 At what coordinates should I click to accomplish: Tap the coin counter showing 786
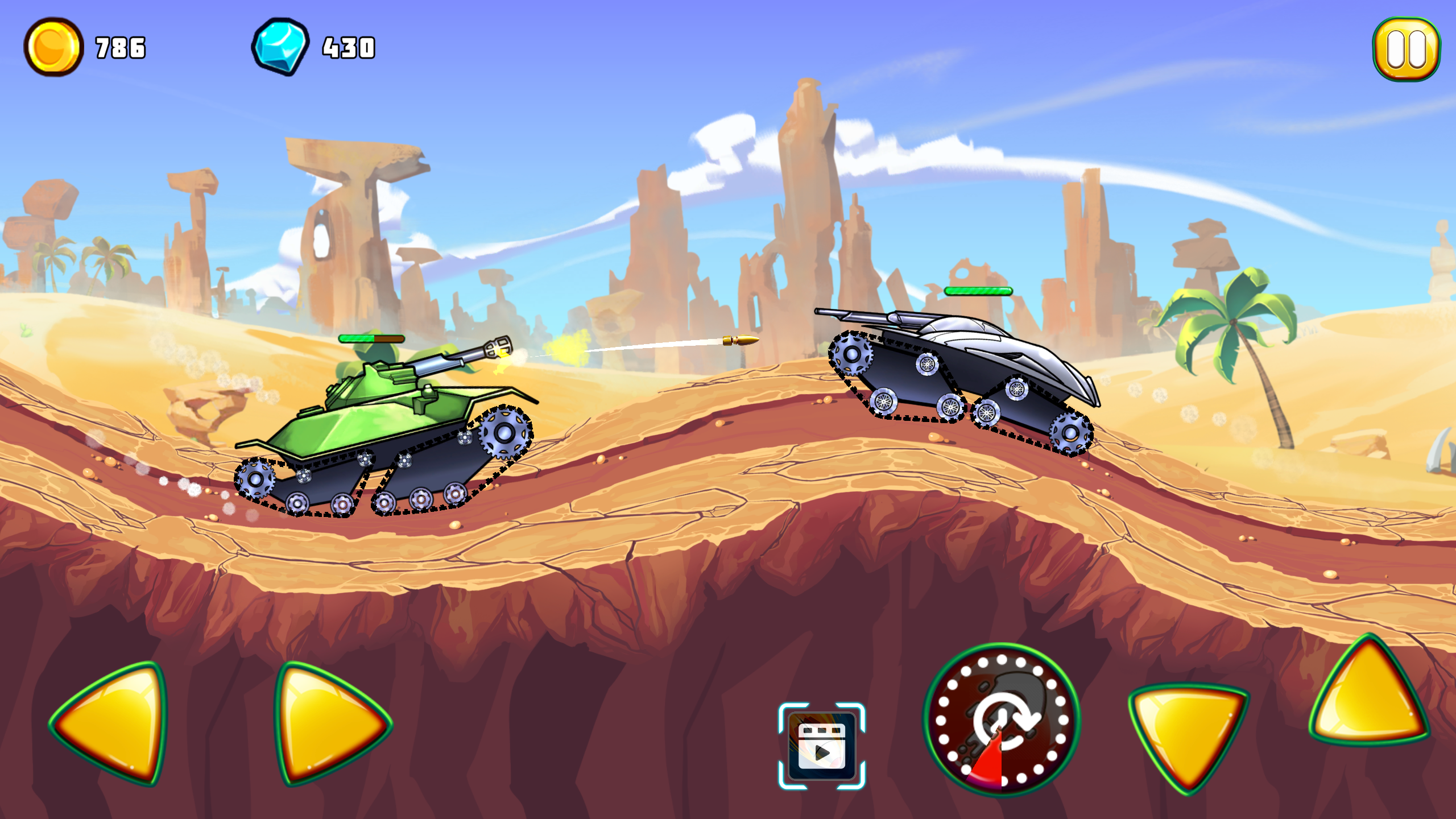coord(119,48)
